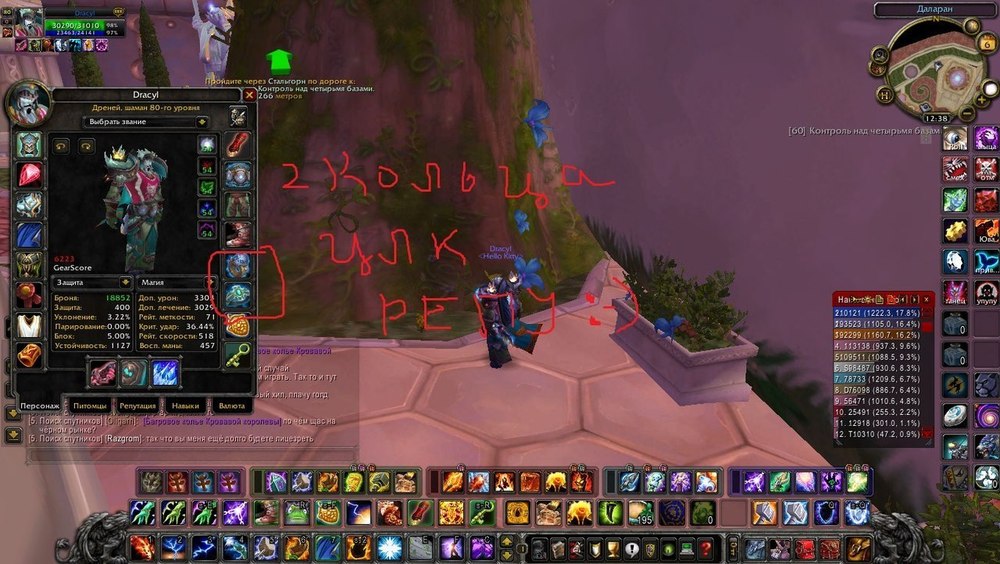Select the red gem neck slot

click(x=28, y=175)
